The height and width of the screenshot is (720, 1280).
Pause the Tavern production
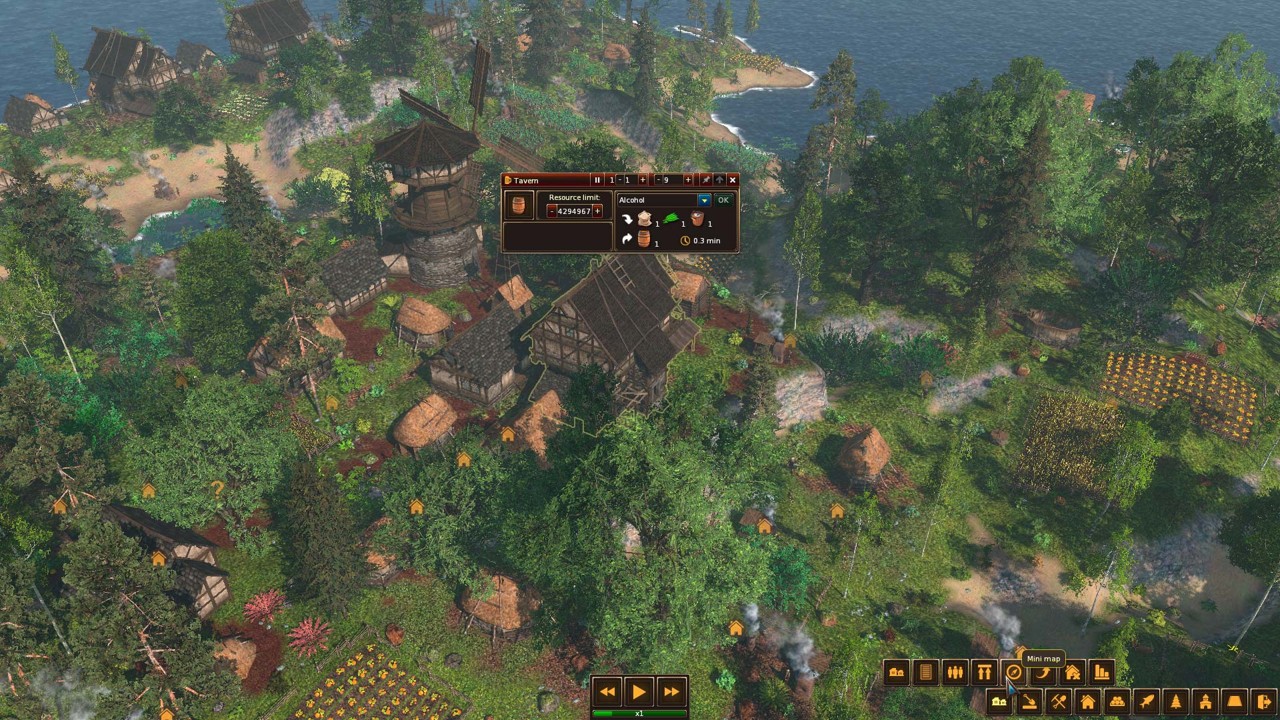pyautogui.click(x=597, y=180)
